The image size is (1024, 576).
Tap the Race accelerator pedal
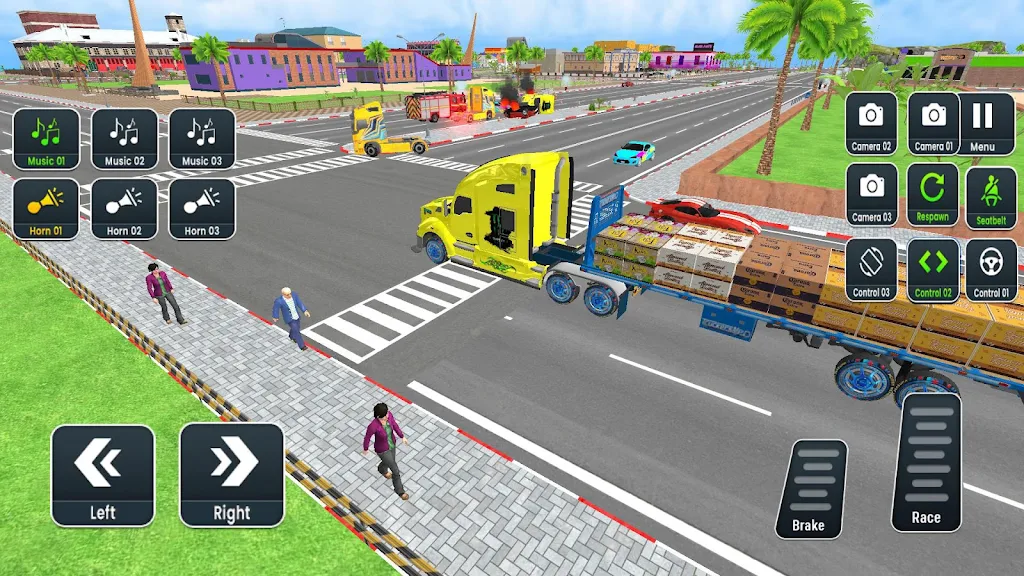pos(926,463)
